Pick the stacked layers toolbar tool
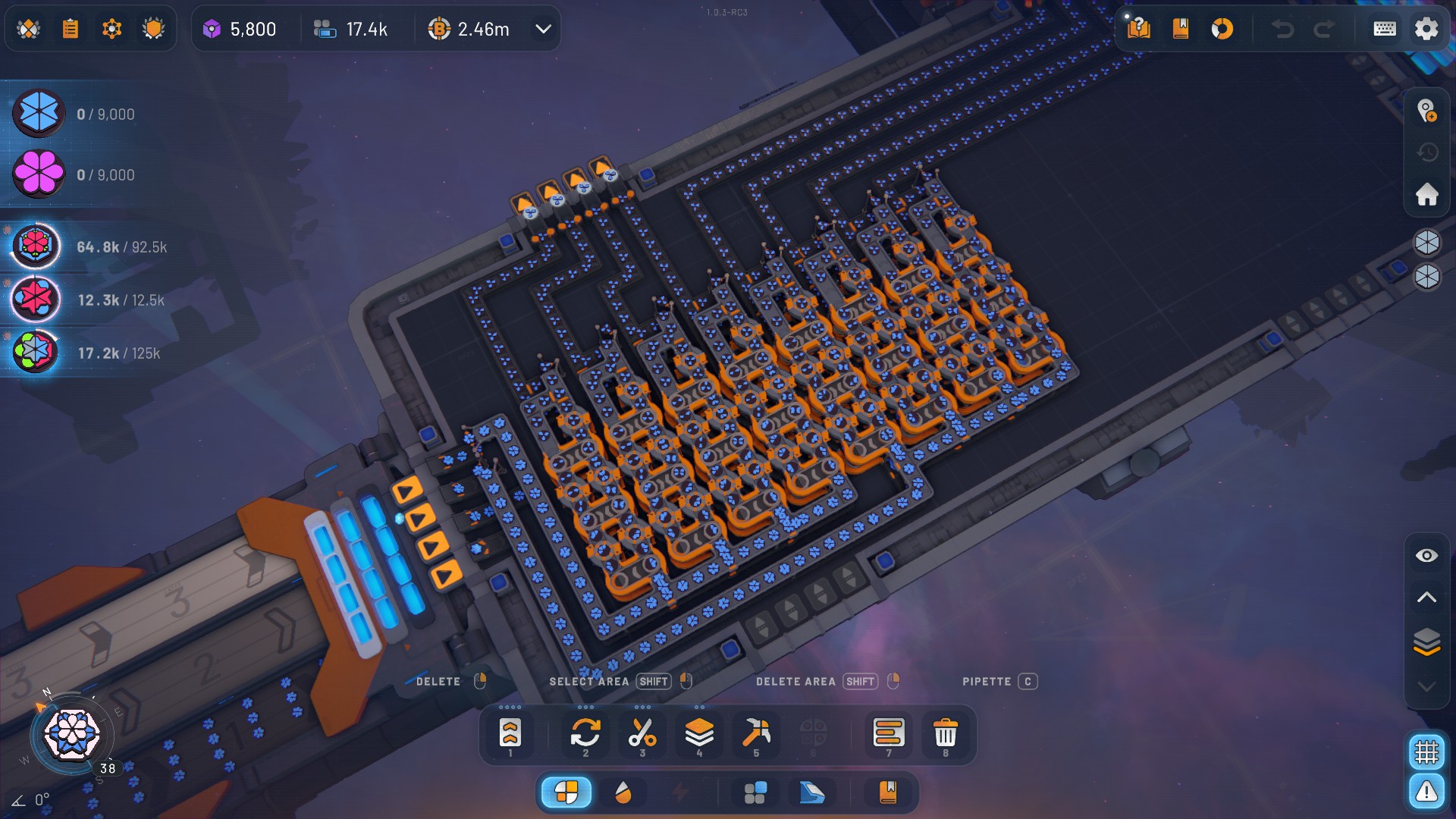 (698, 733)
